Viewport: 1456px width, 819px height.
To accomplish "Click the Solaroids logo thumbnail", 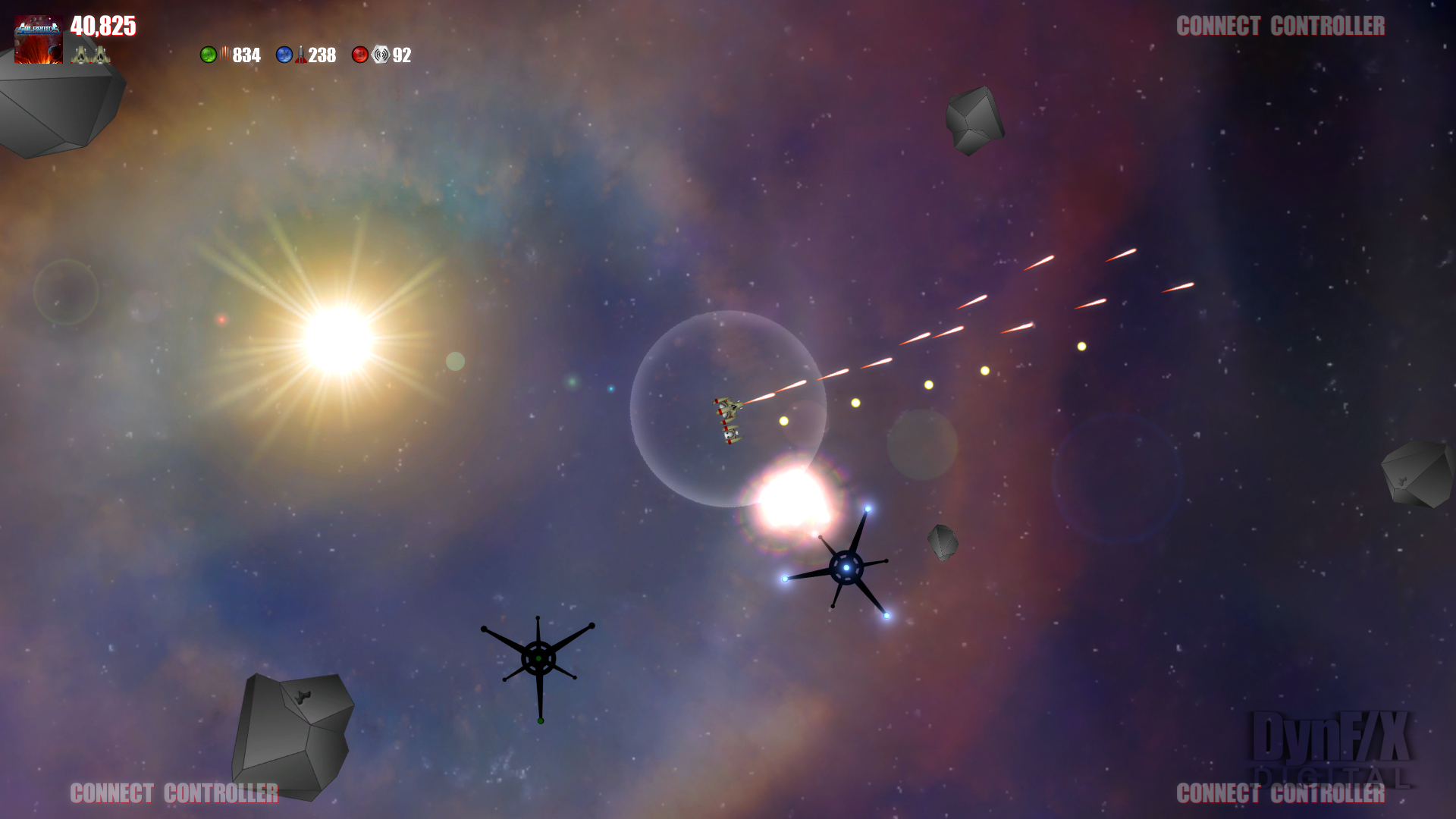I will point(38,38).
